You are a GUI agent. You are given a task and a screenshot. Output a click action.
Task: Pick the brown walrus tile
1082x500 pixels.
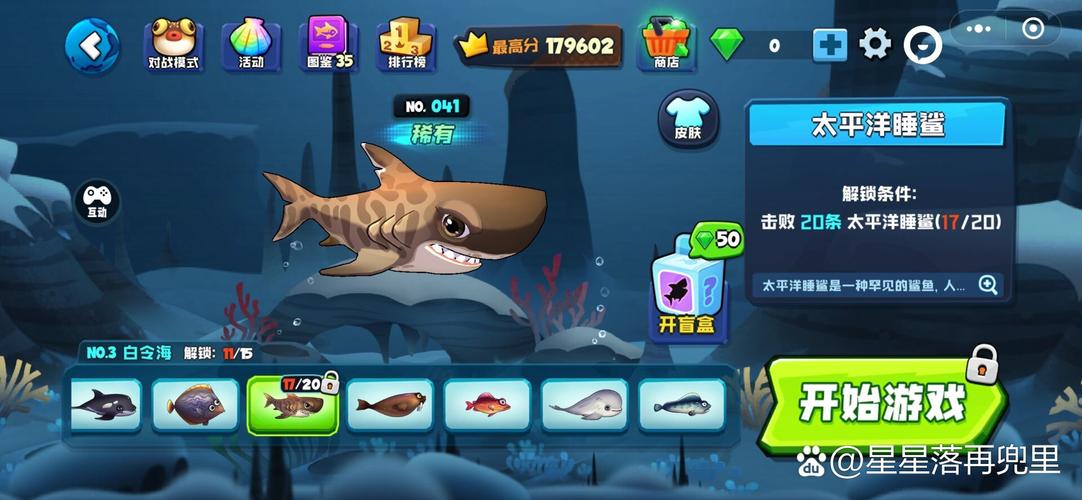click(390, 405)
